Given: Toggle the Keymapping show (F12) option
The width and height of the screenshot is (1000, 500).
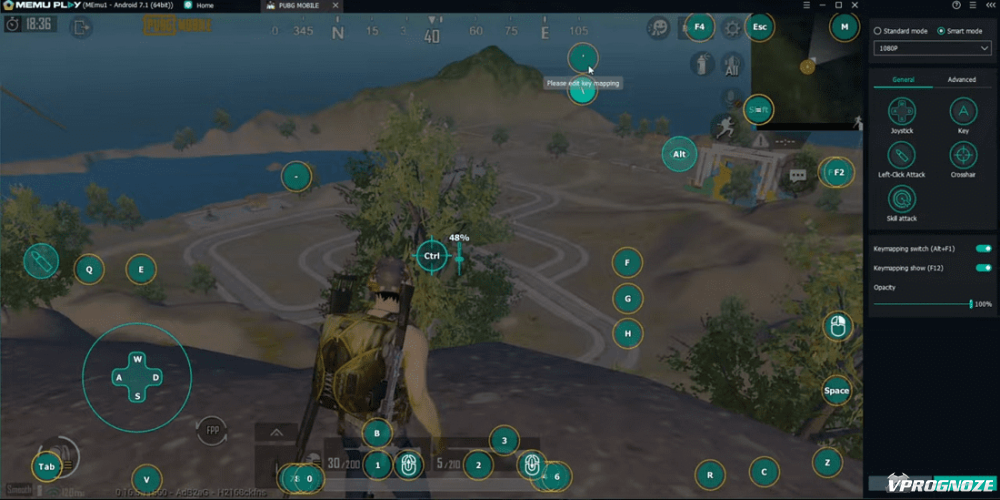Looking at the screenshot, I should click(983, 268).
